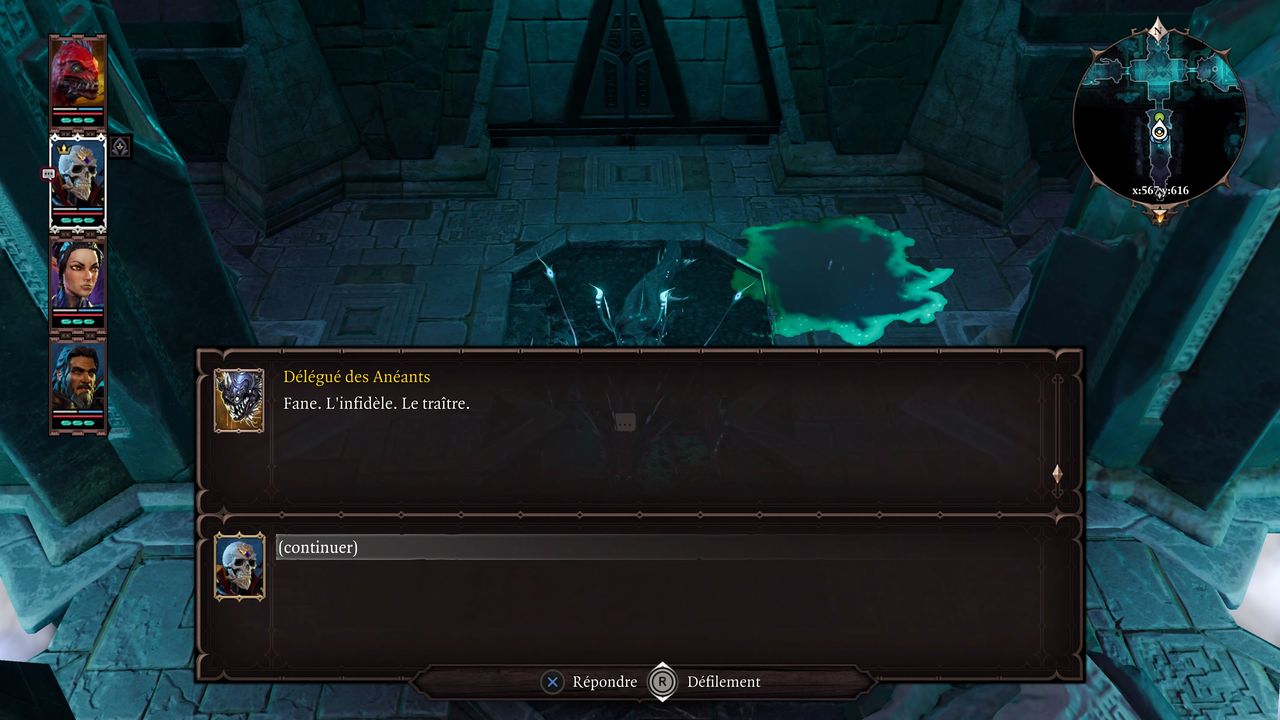Image resolution: width=1280 pixels, height=720 pixels.
Task: Click the diamond icon beside Fane's portrait
Action: pos(119,147)
